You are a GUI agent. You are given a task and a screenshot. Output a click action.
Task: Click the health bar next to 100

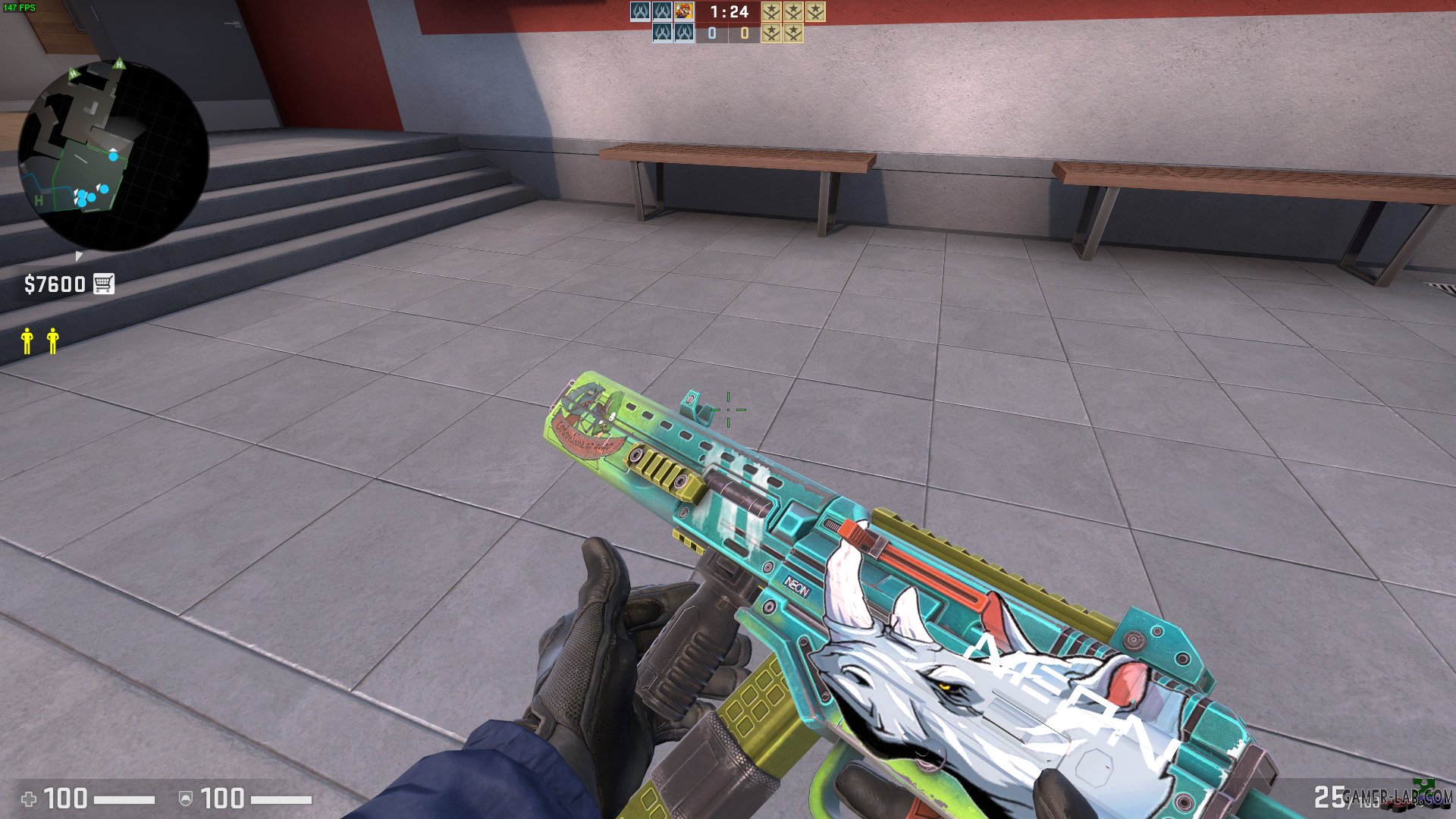coord(124,798)
